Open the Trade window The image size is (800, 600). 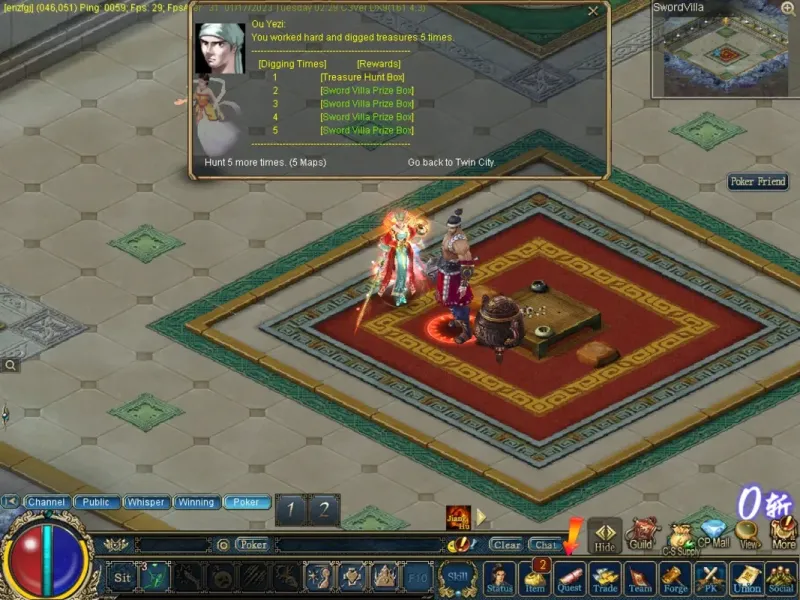coord(604,578)
